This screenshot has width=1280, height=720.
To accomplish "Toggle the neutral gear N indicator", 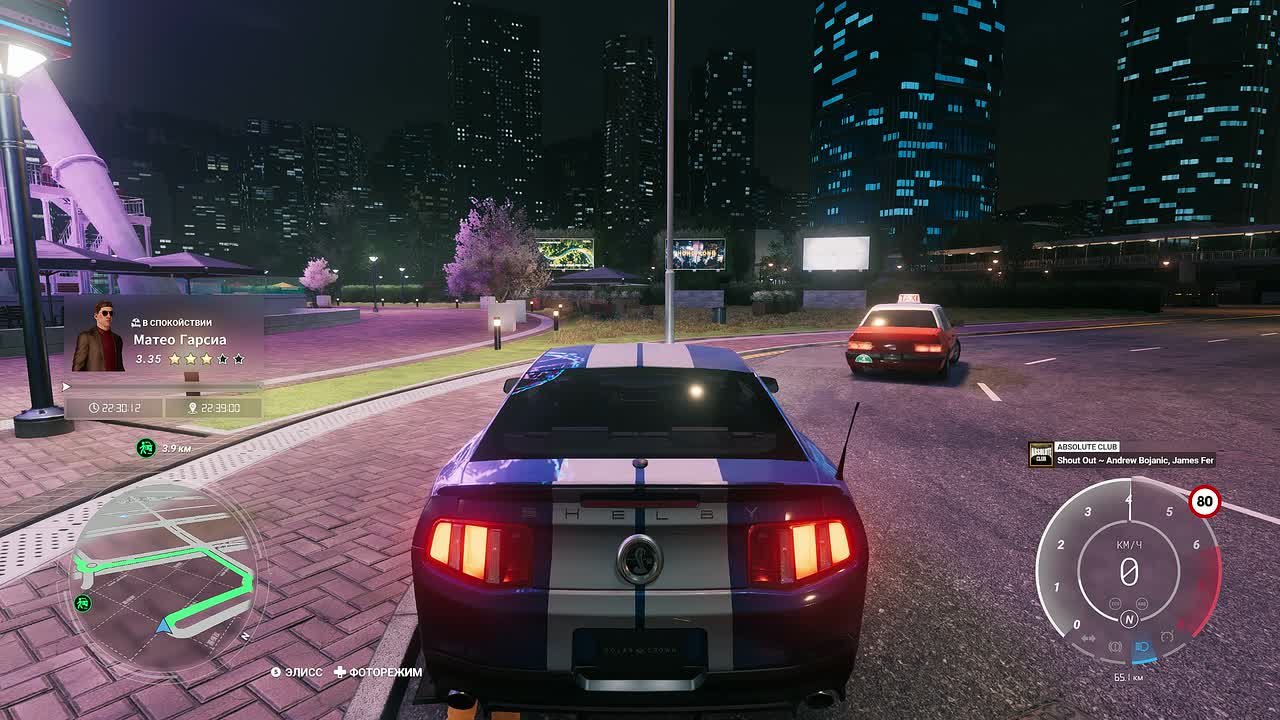I will (1129, 618).
